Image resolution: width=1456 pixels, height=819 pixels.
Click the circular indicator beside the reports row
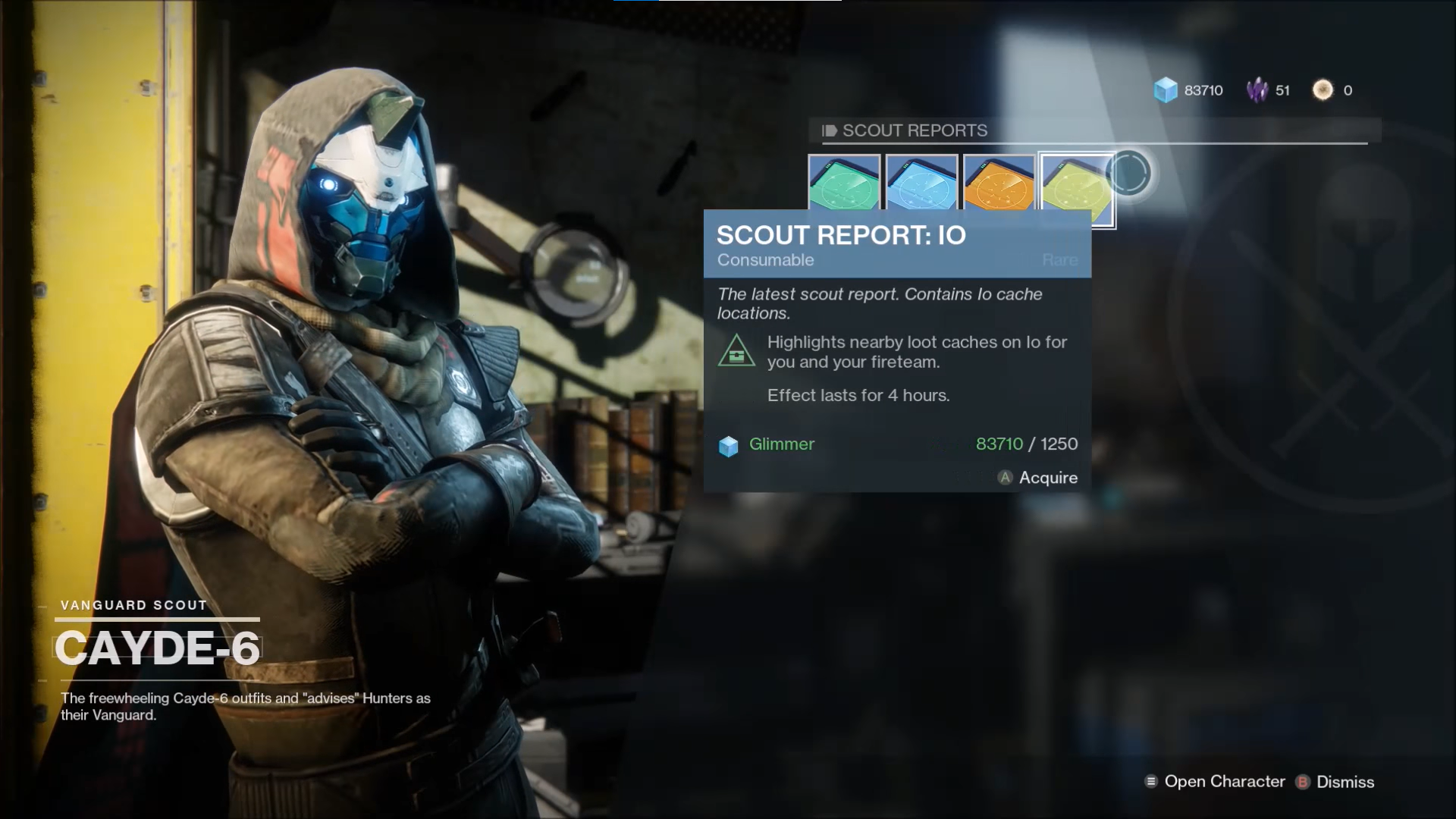pos(1129,173)
